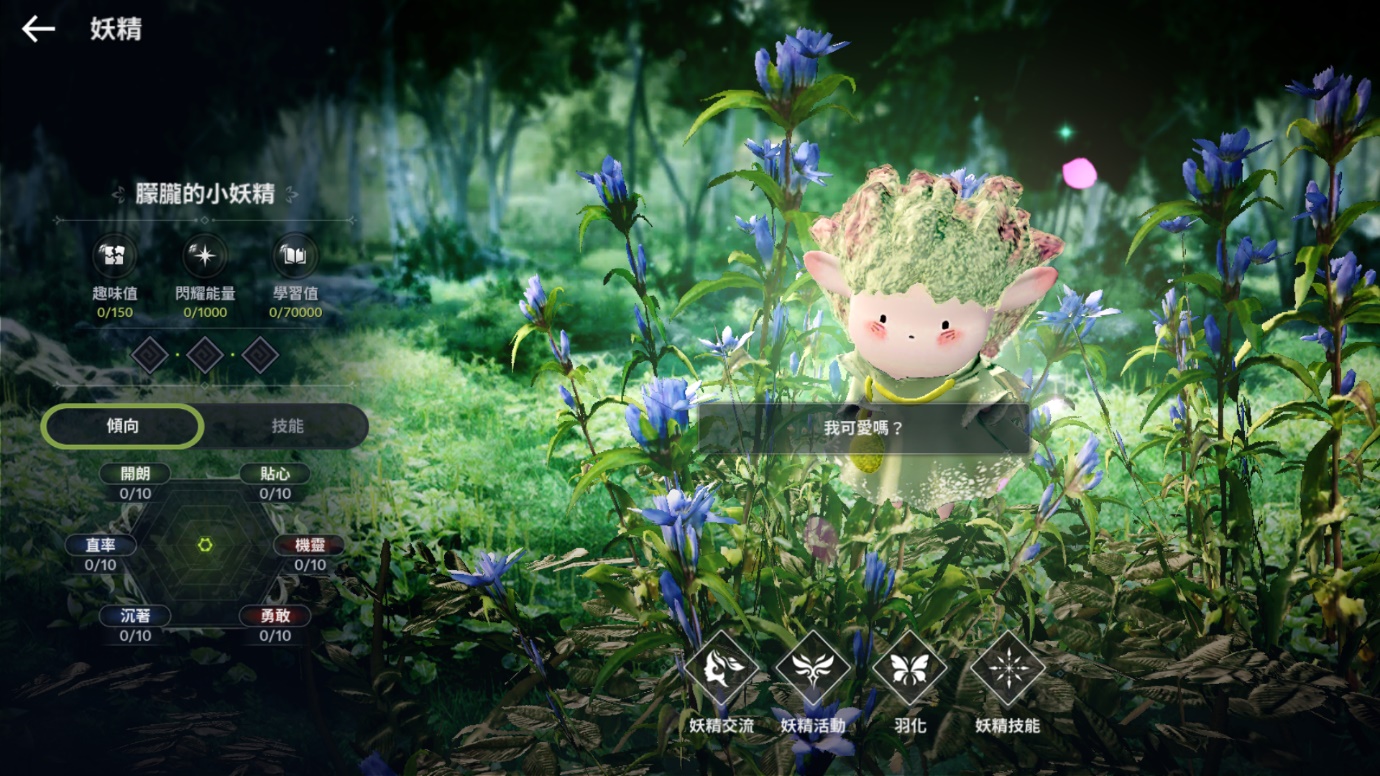
Task: Go back using the arrow button
Action: (x=38, y=29)
